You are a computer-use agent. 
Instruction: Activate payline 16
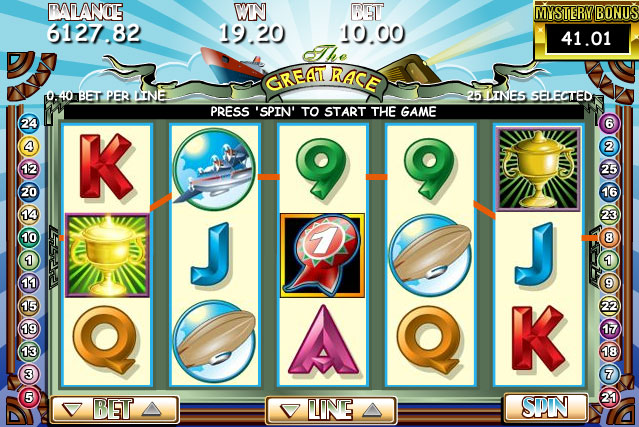click(608, 192)
